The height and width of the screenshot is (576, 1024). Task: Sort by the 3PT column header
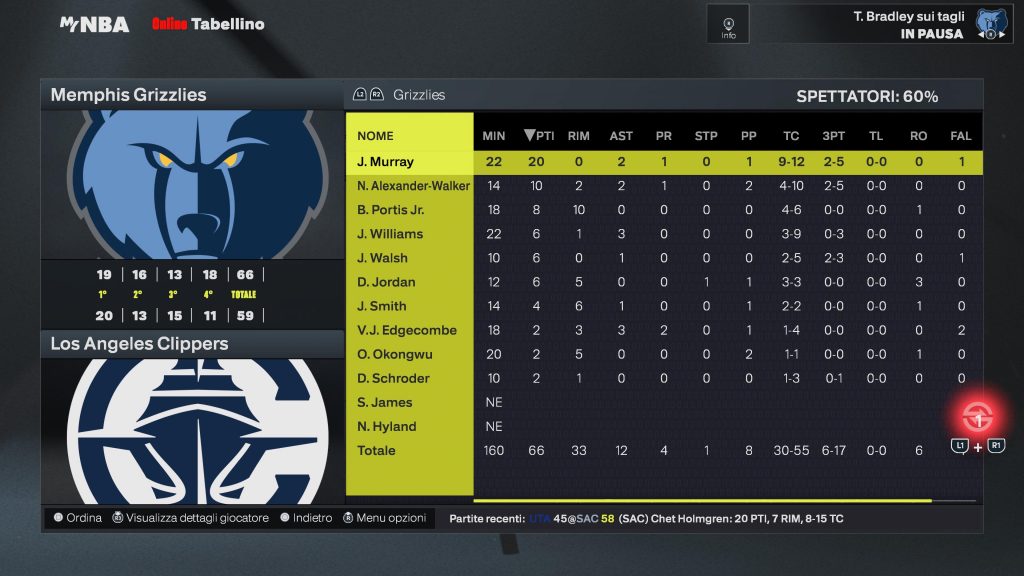point(832,136)
